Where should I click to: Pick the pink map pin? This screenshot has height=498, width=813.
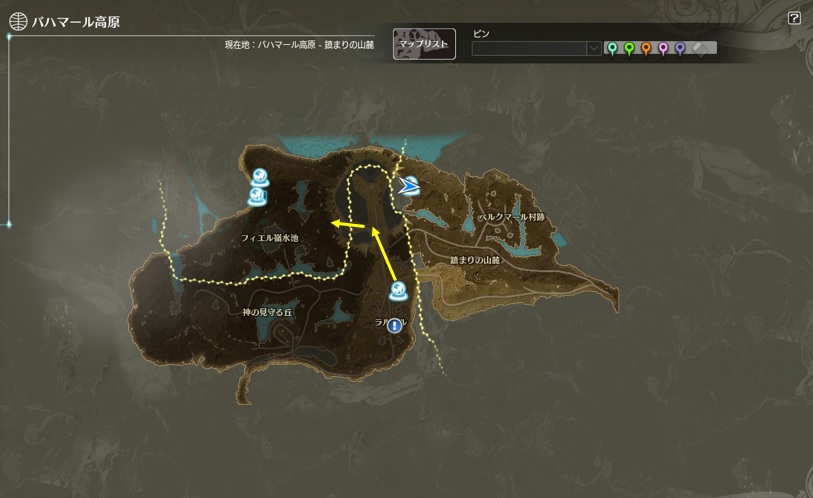[x=663, y=48]
